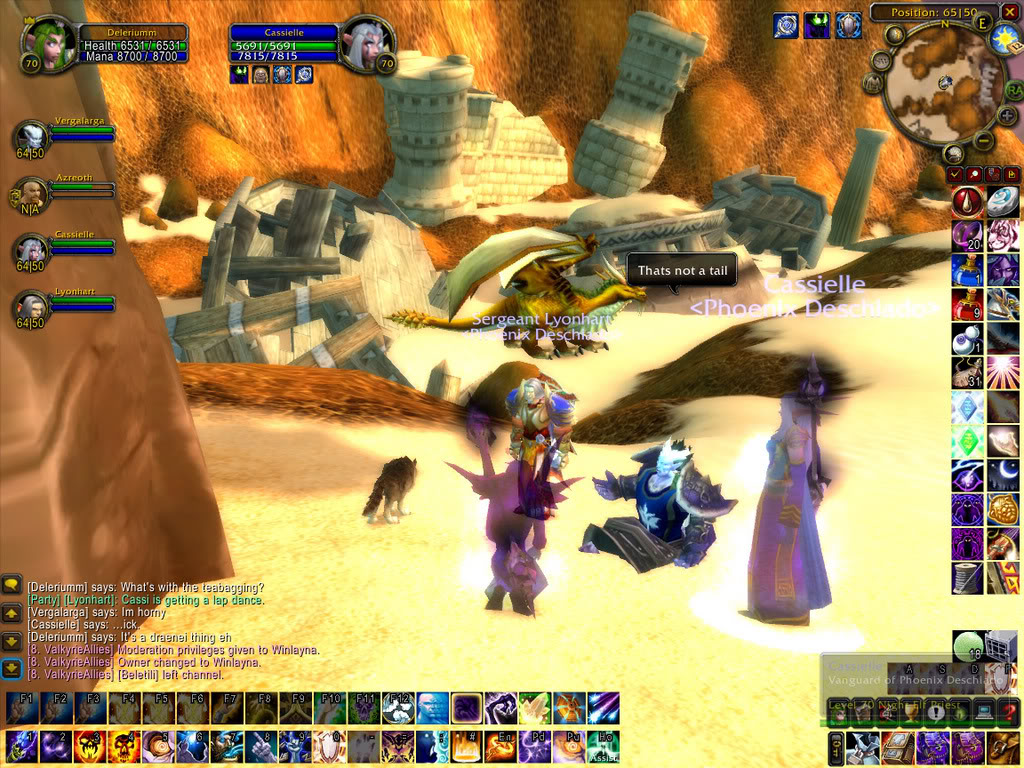Click the Assist macro button
This screenshot has height=768, width=1024.
tap(602, 746)
